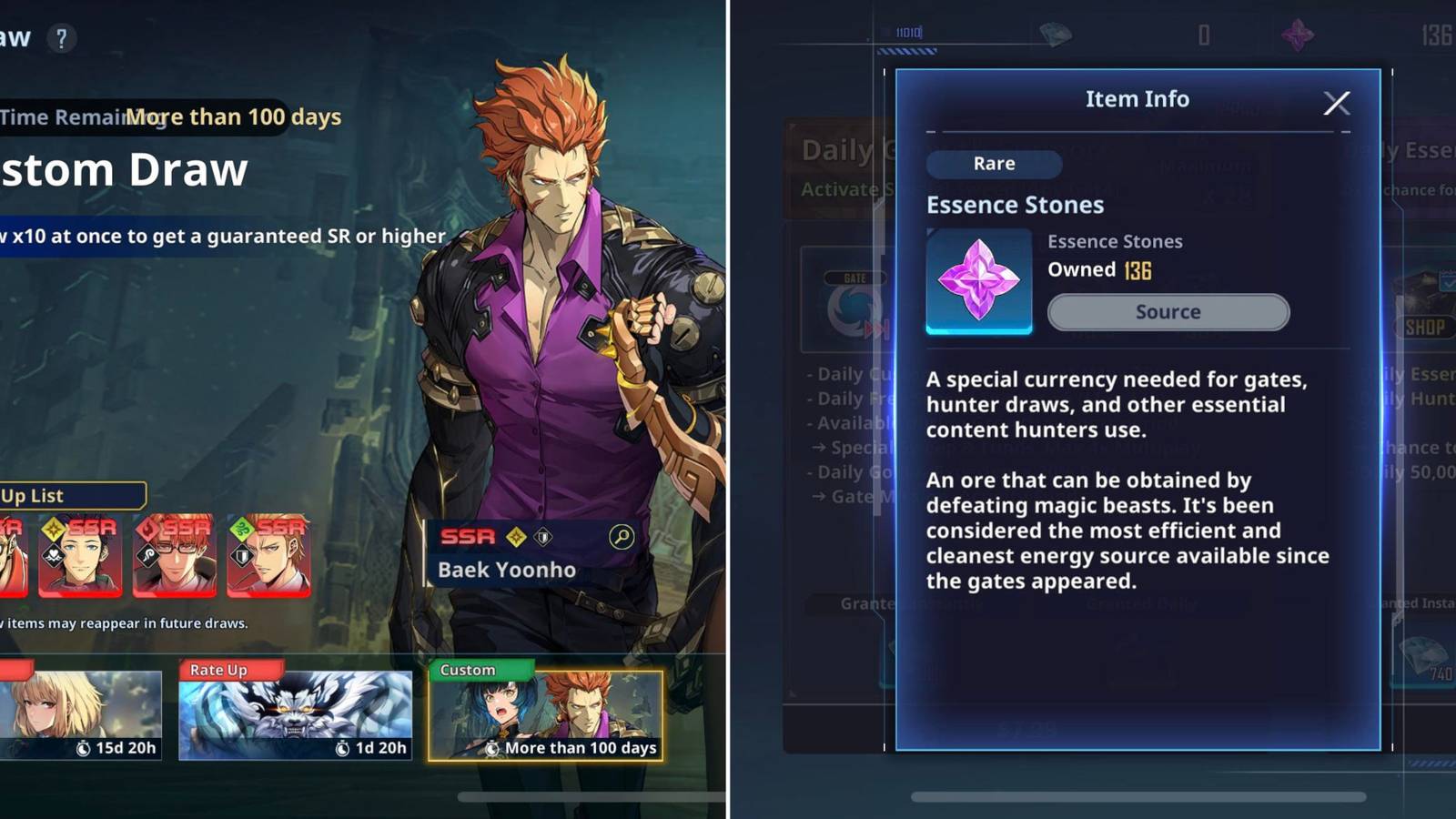Click the Rare rarity badge

[x=994, y=164]
